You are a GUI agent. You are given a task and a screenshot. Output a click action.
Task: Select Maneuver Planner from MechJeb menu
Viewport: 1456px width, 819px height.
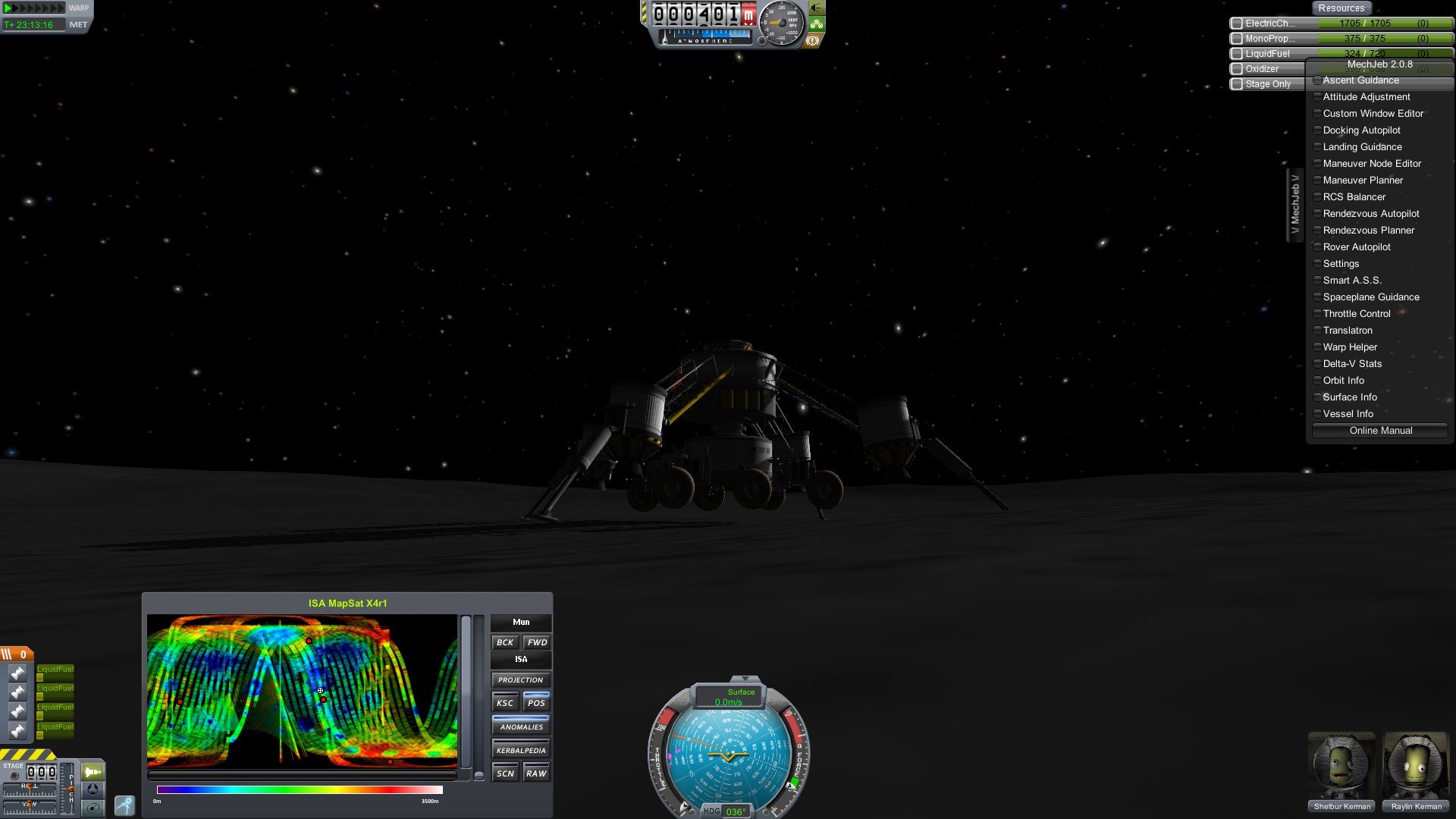click(1363, 180)
